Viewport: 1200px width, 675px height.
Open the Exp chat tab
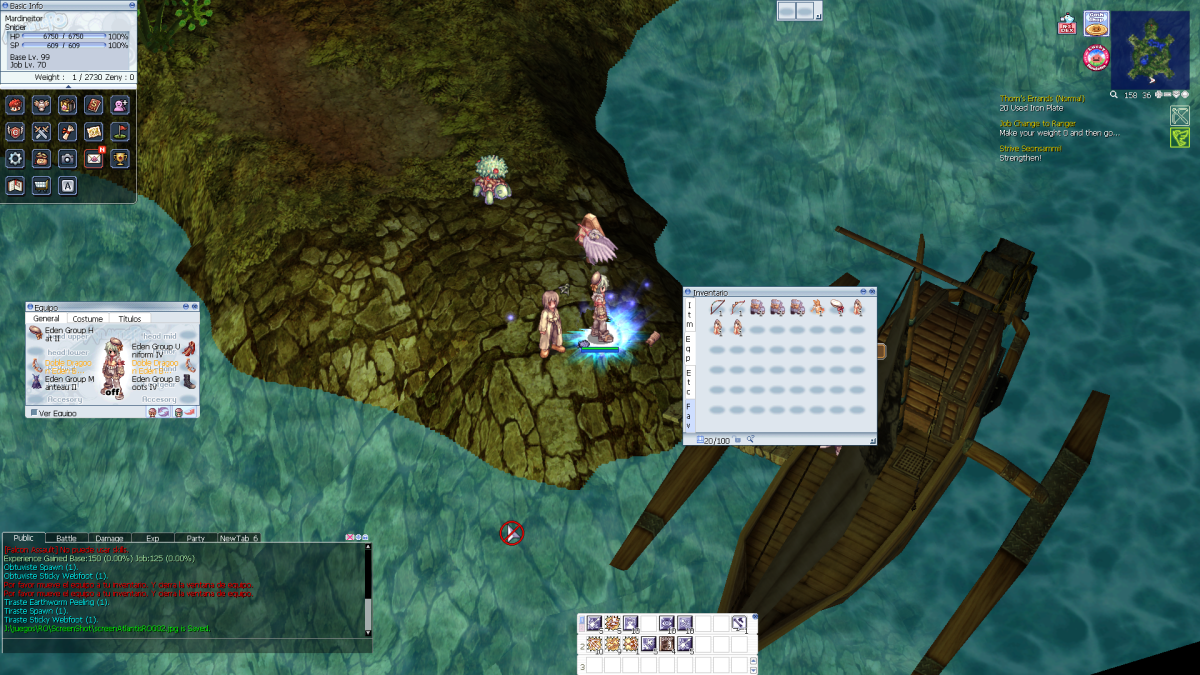click(x=152, y=538)
